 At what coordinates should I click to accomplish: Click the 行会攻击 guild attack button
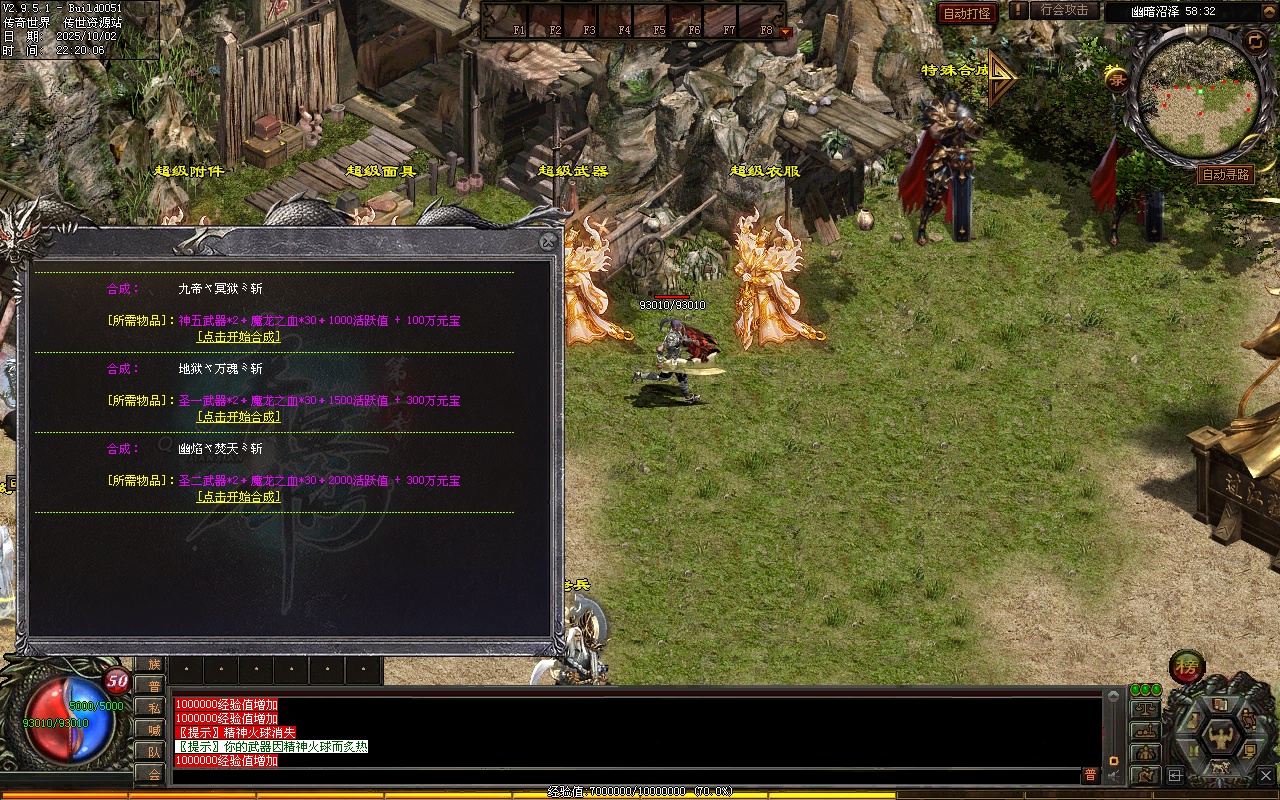pos(1064,11)
